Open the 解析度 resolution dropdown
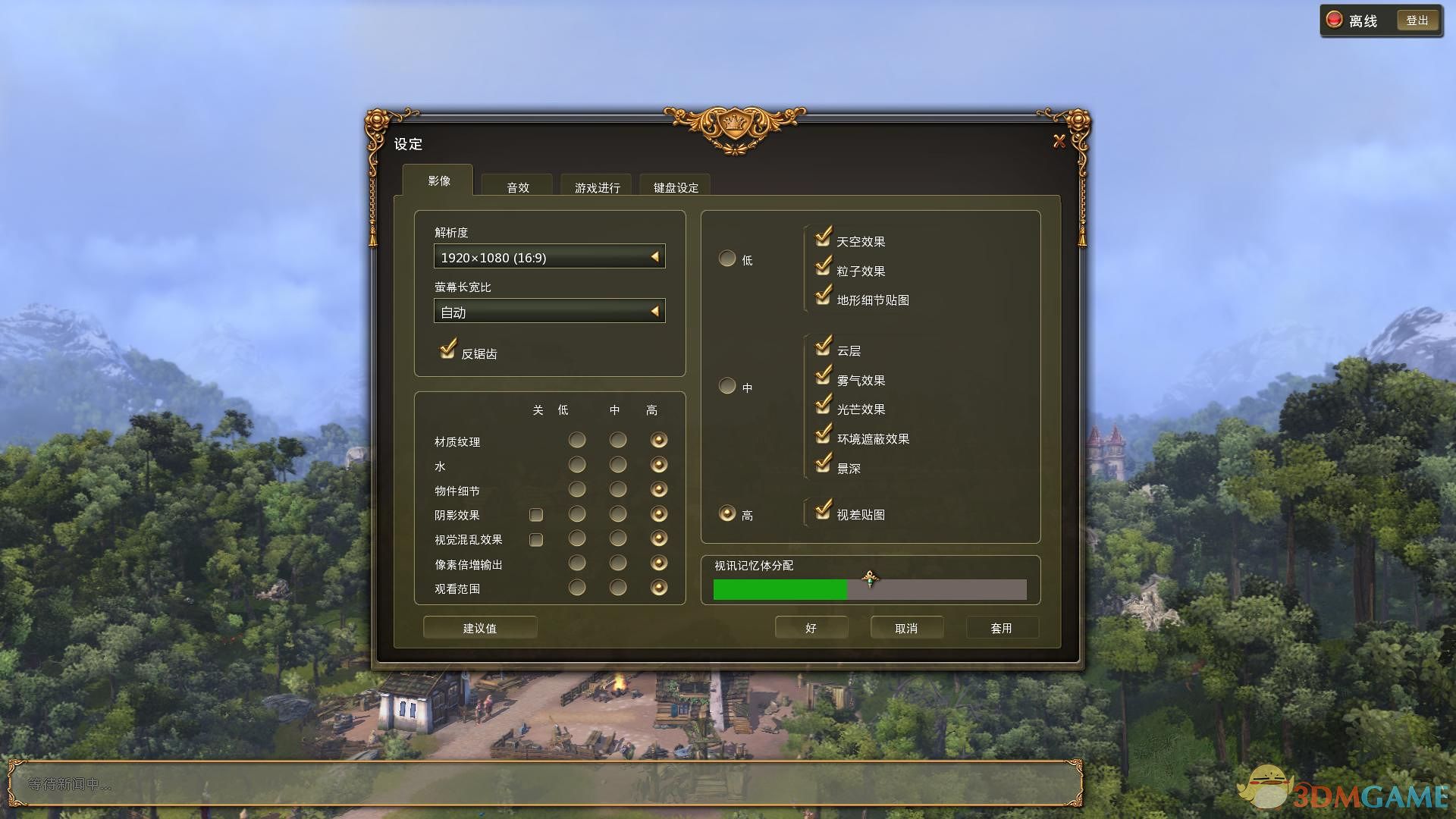The width and height of the screenshot is (1456, 819). tap(548, 257)
